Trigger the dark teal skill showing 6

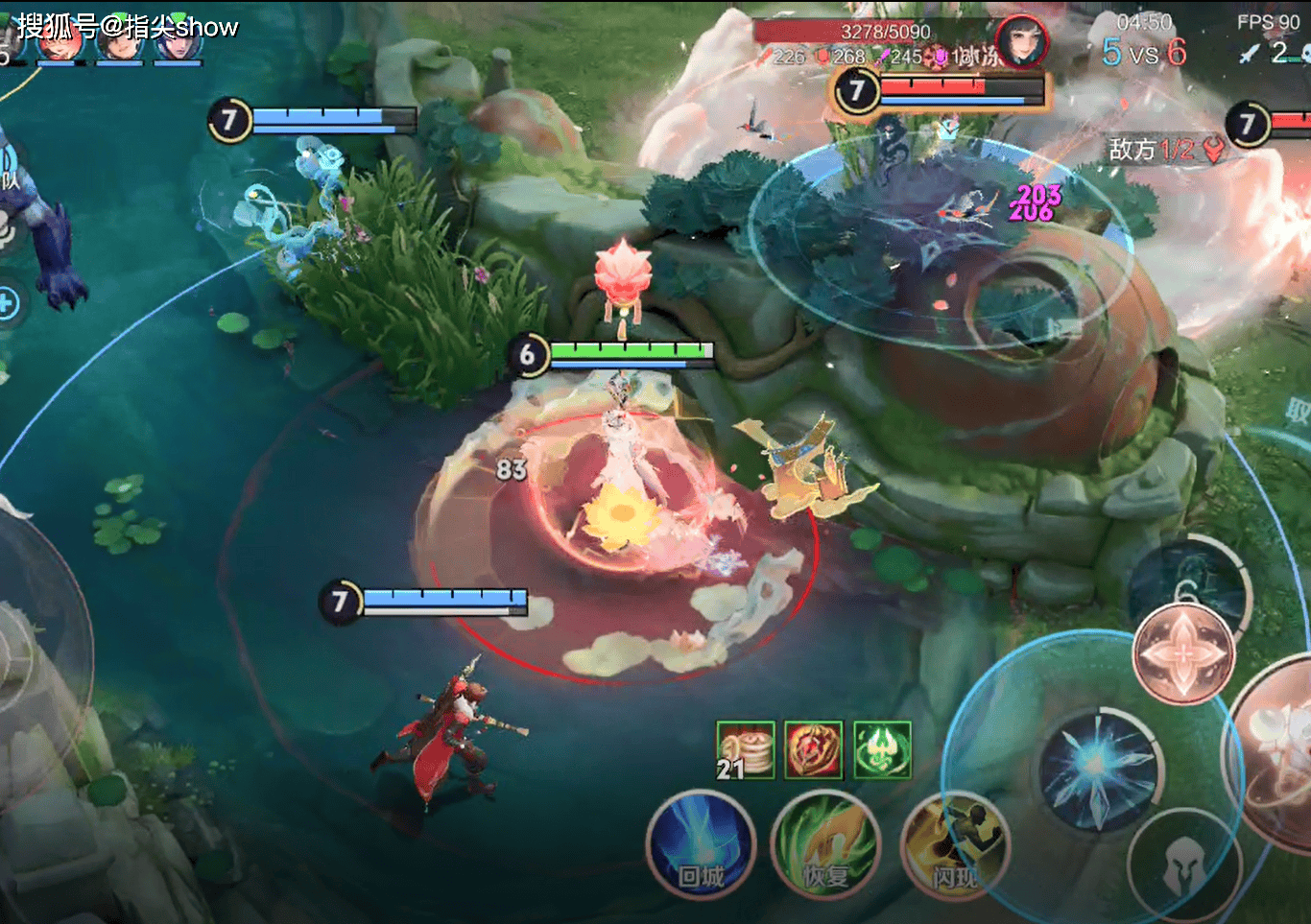(x=1190, y=583)
